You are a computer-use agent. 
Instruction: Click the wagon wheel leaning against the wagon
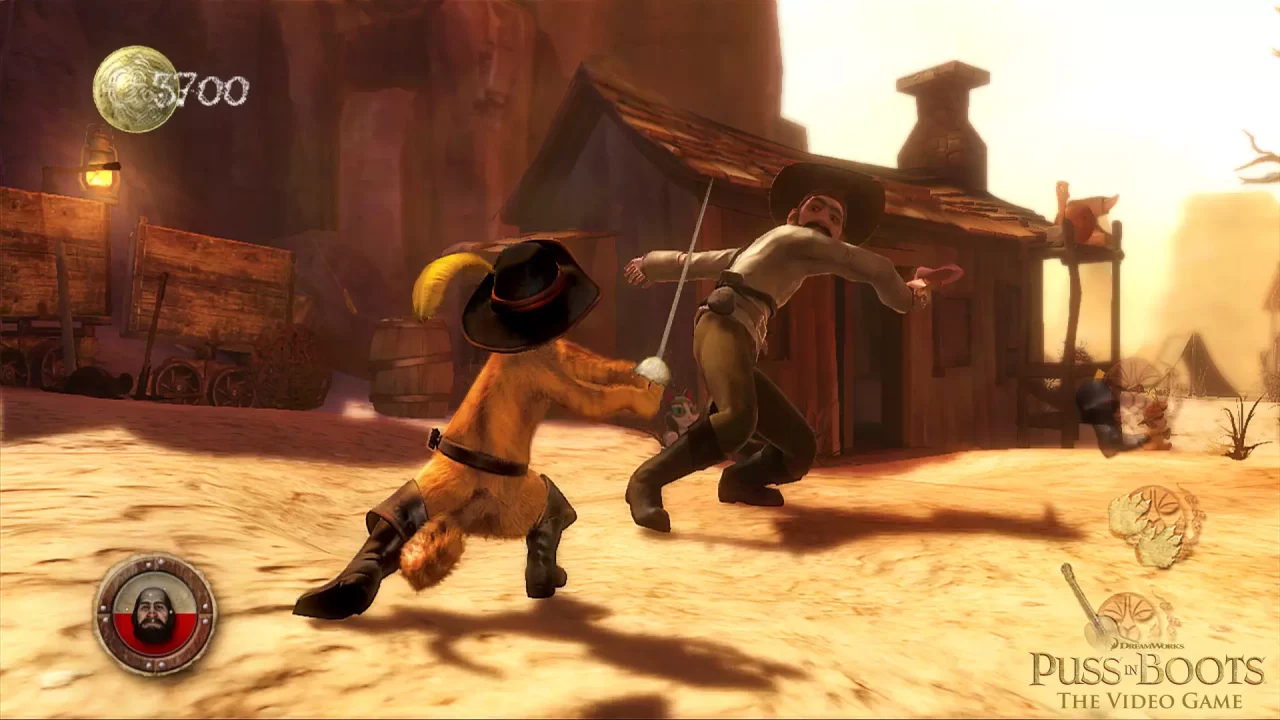180,380
